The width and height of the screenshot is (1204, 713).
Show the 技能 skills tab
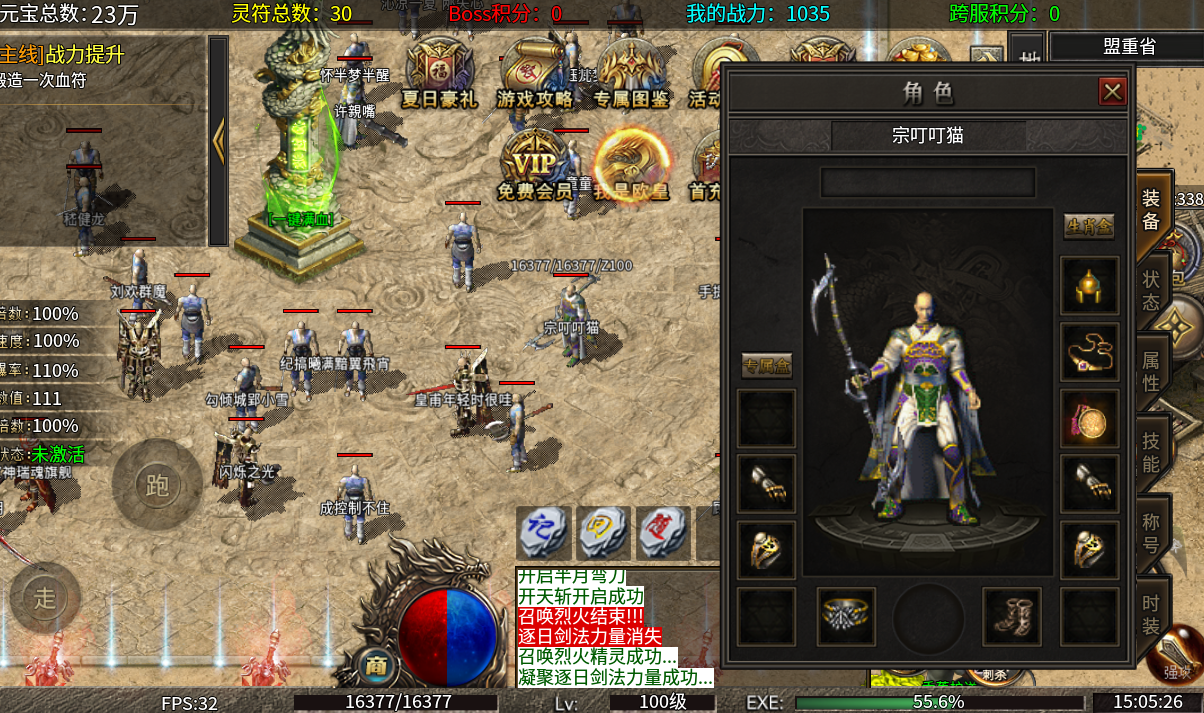point(1151,451)
